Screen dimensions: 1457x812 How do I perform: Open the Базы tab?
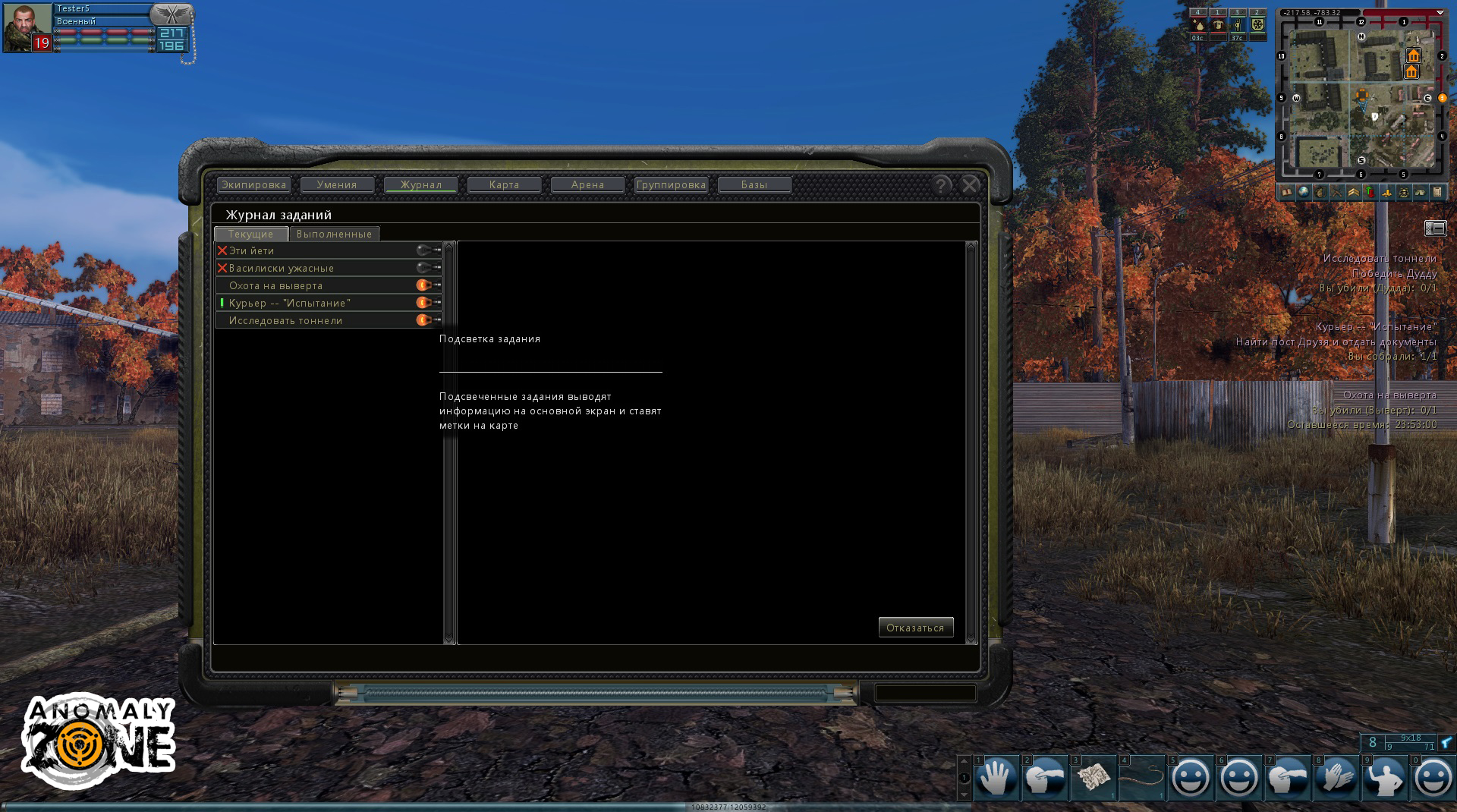point(754,184)
